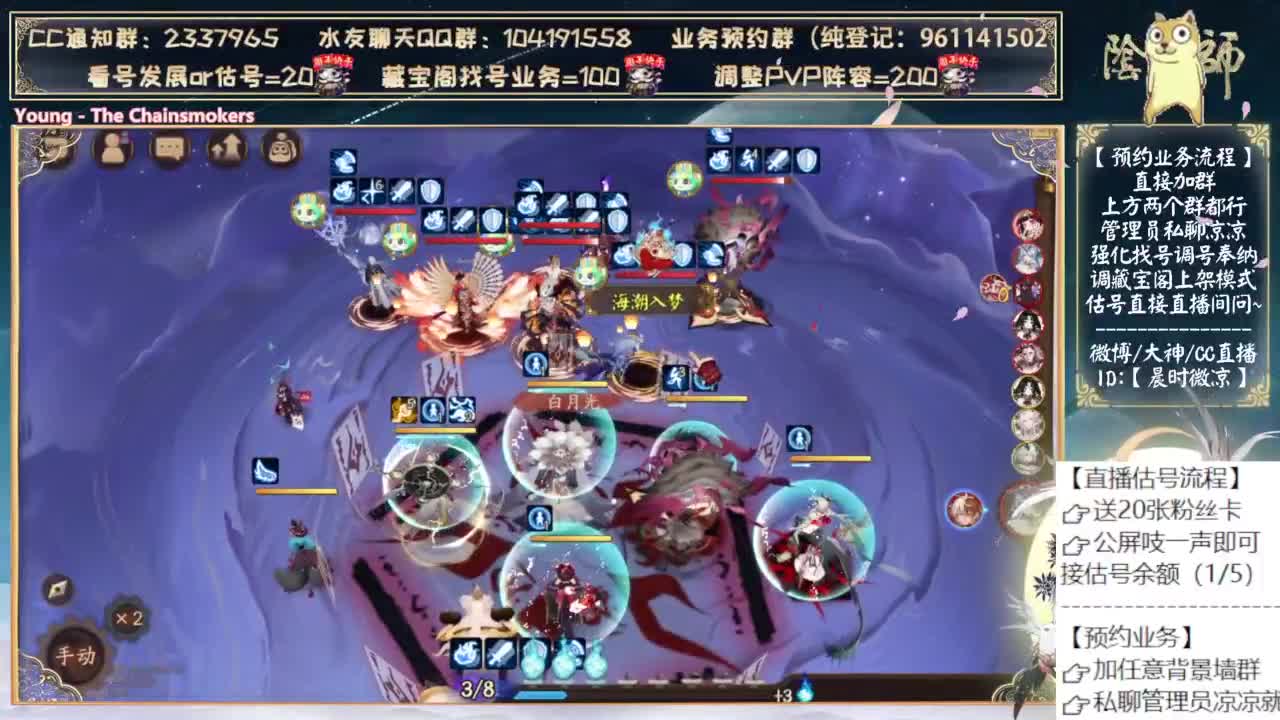Click the leftmost onibi orb icon
This screenshot has height=720, width=1280.
[535, 660]
